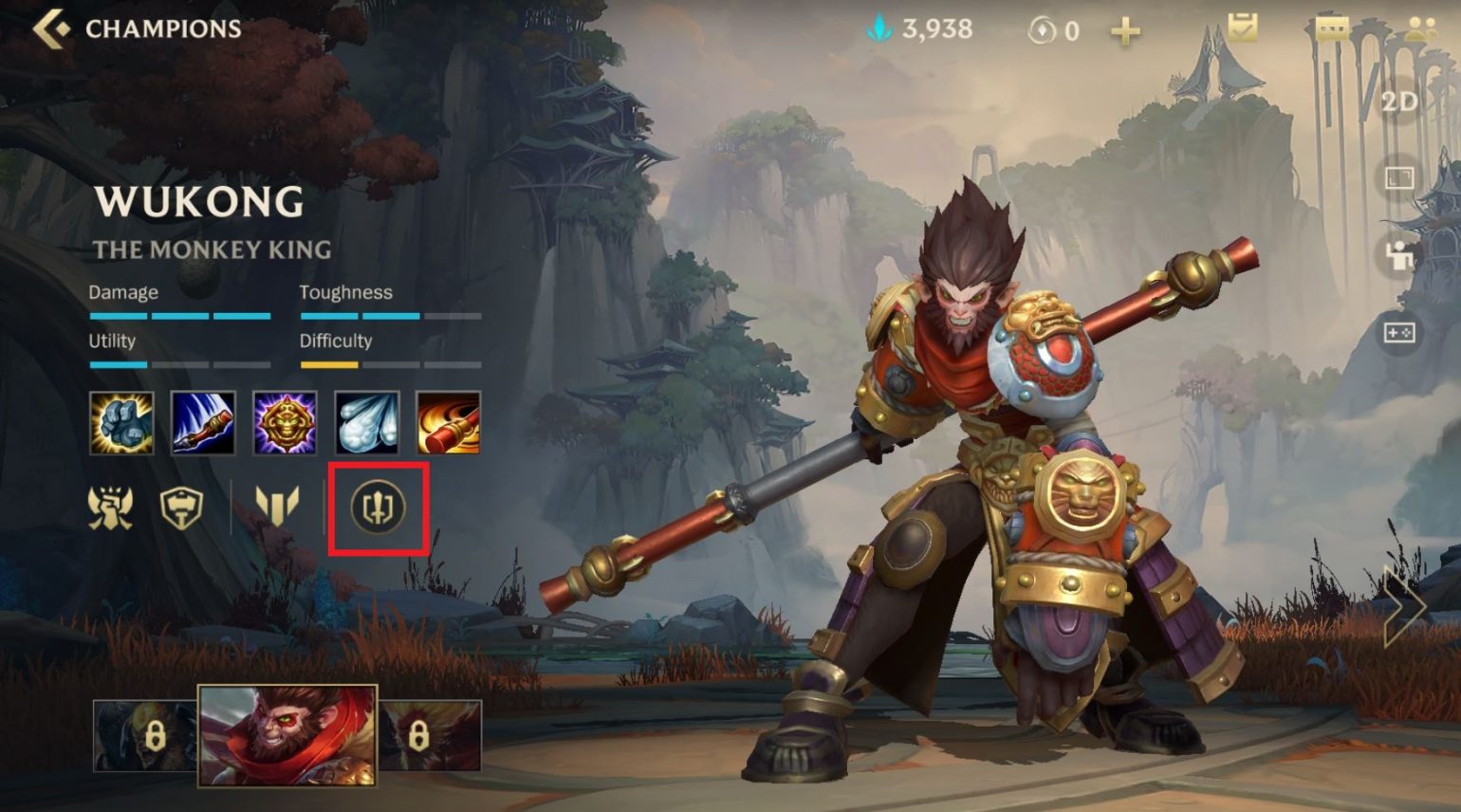The width and height of the screenshot is (1461, 812).
Task: Select the winged fist role icon
Action: (111, 507)
